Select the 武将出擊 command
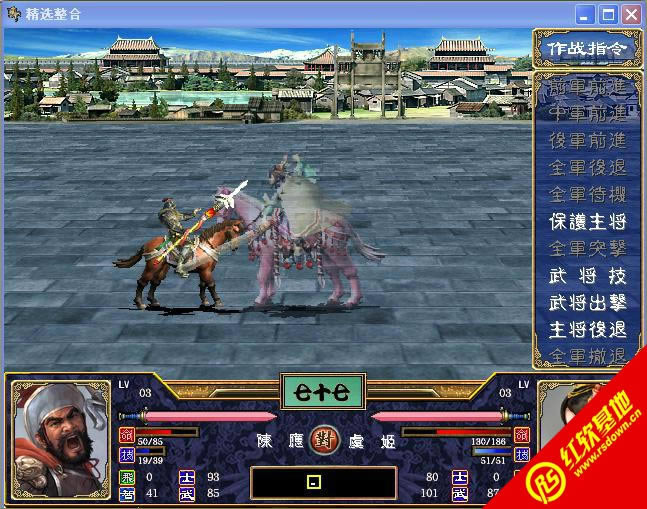Image resolution: width=647 pixels, height=509 pixels. (587, 302)
